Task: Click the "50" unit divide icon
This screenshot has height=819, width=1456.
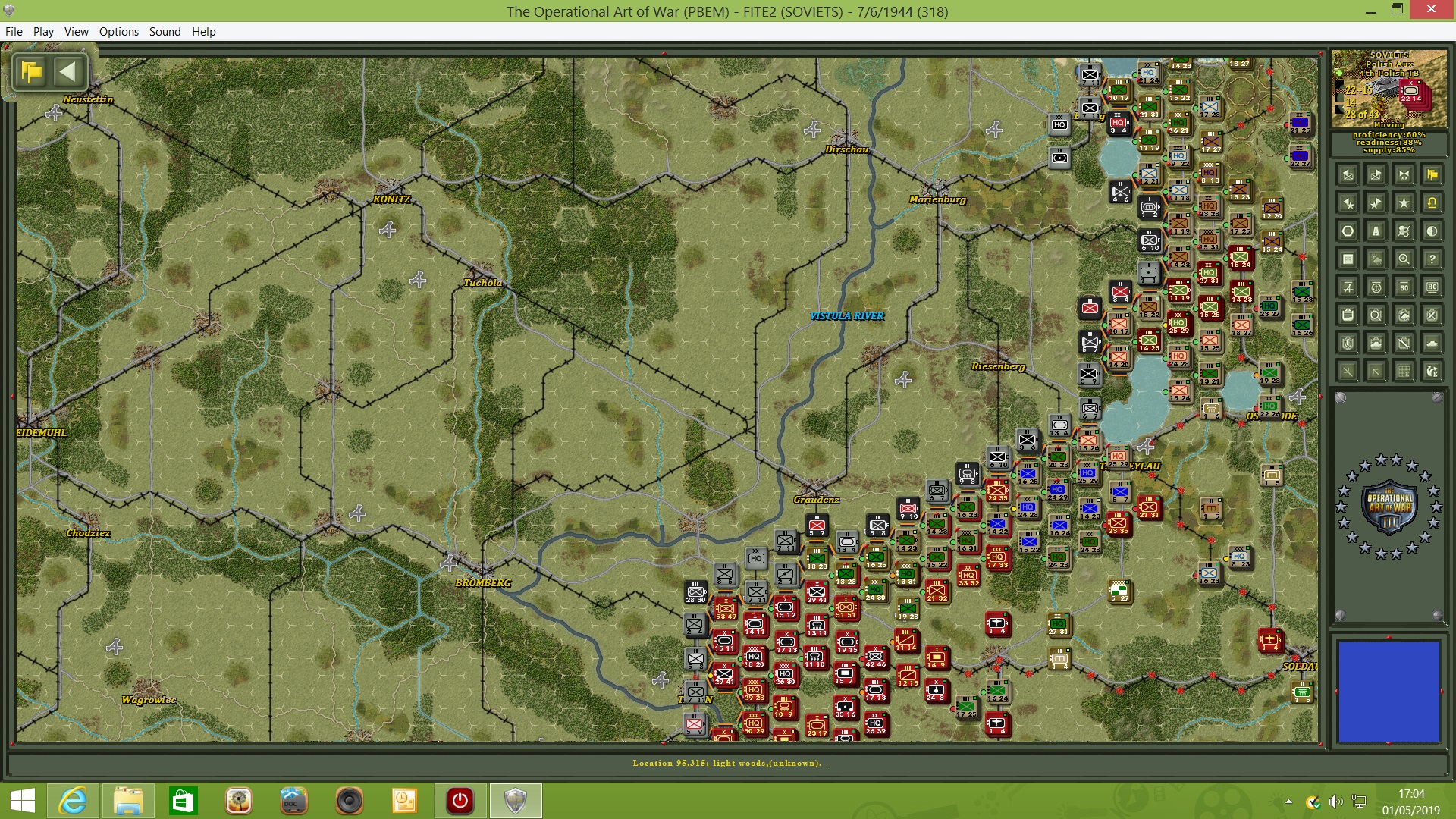Action: [x=1404, y=287]
